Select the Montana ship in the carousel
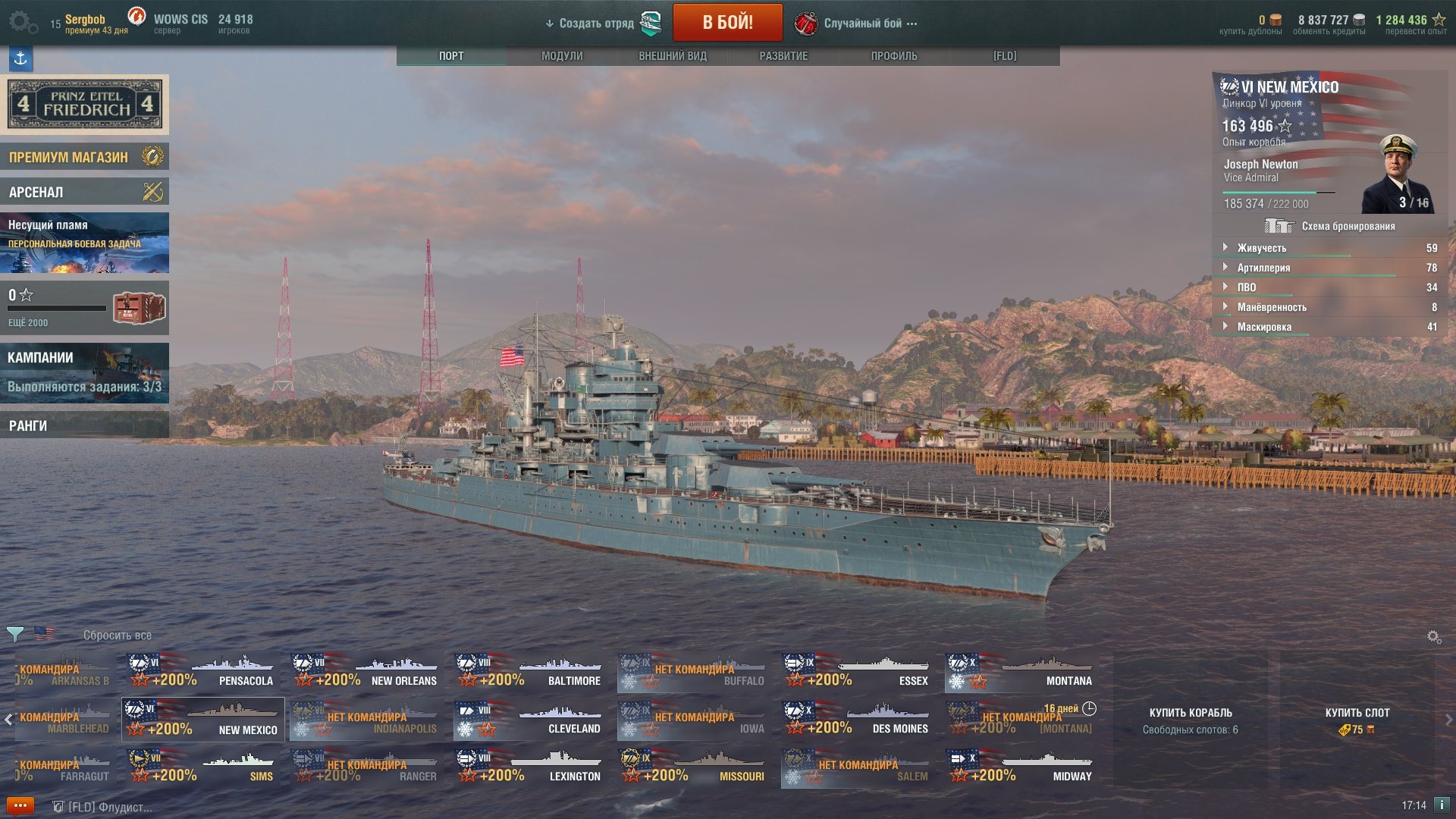The width and height of the screenshot is (1456, 819). [1021, 672]
